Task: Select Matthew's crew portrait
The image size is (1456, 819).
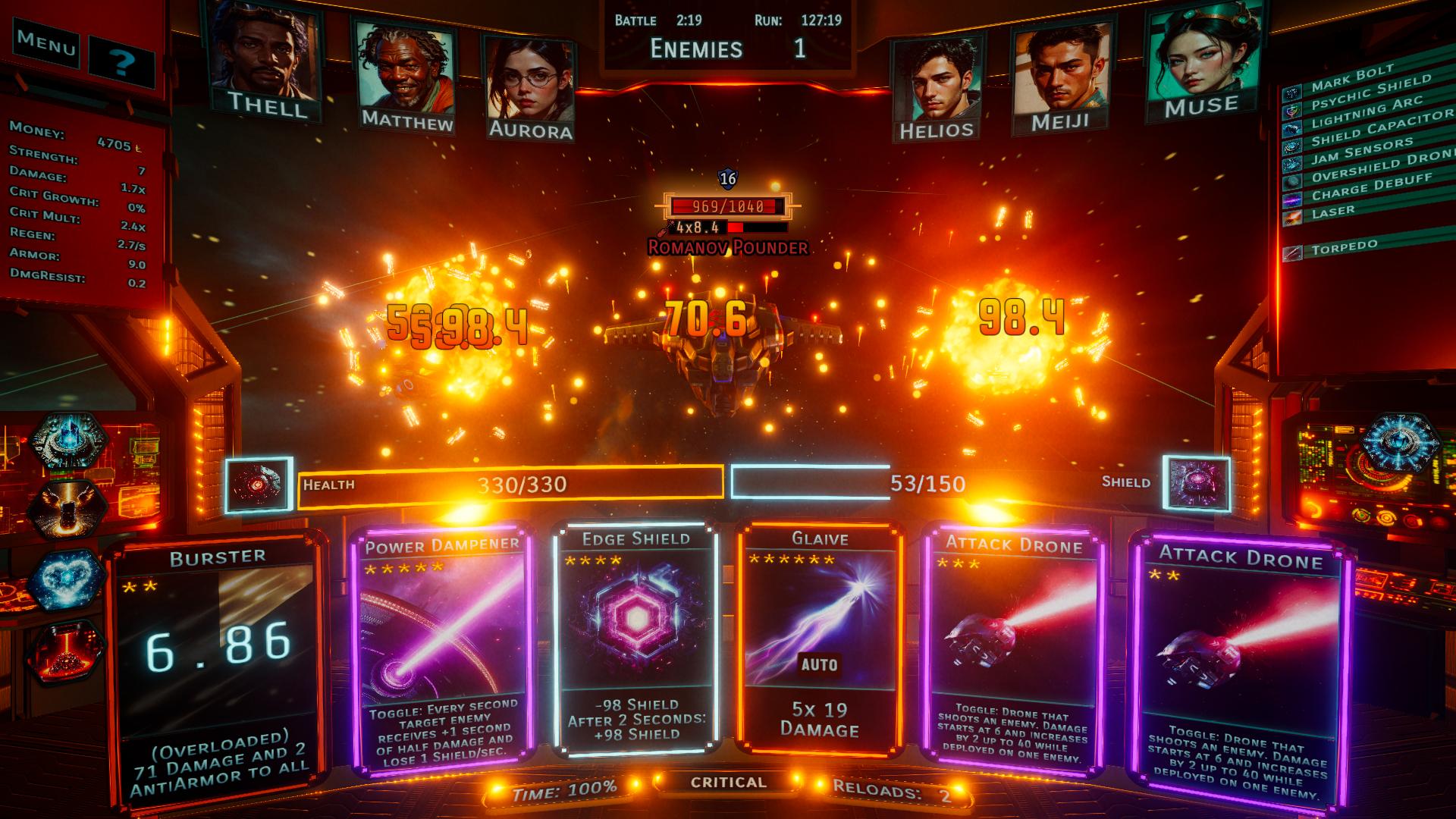Action: tap(406, 76)
